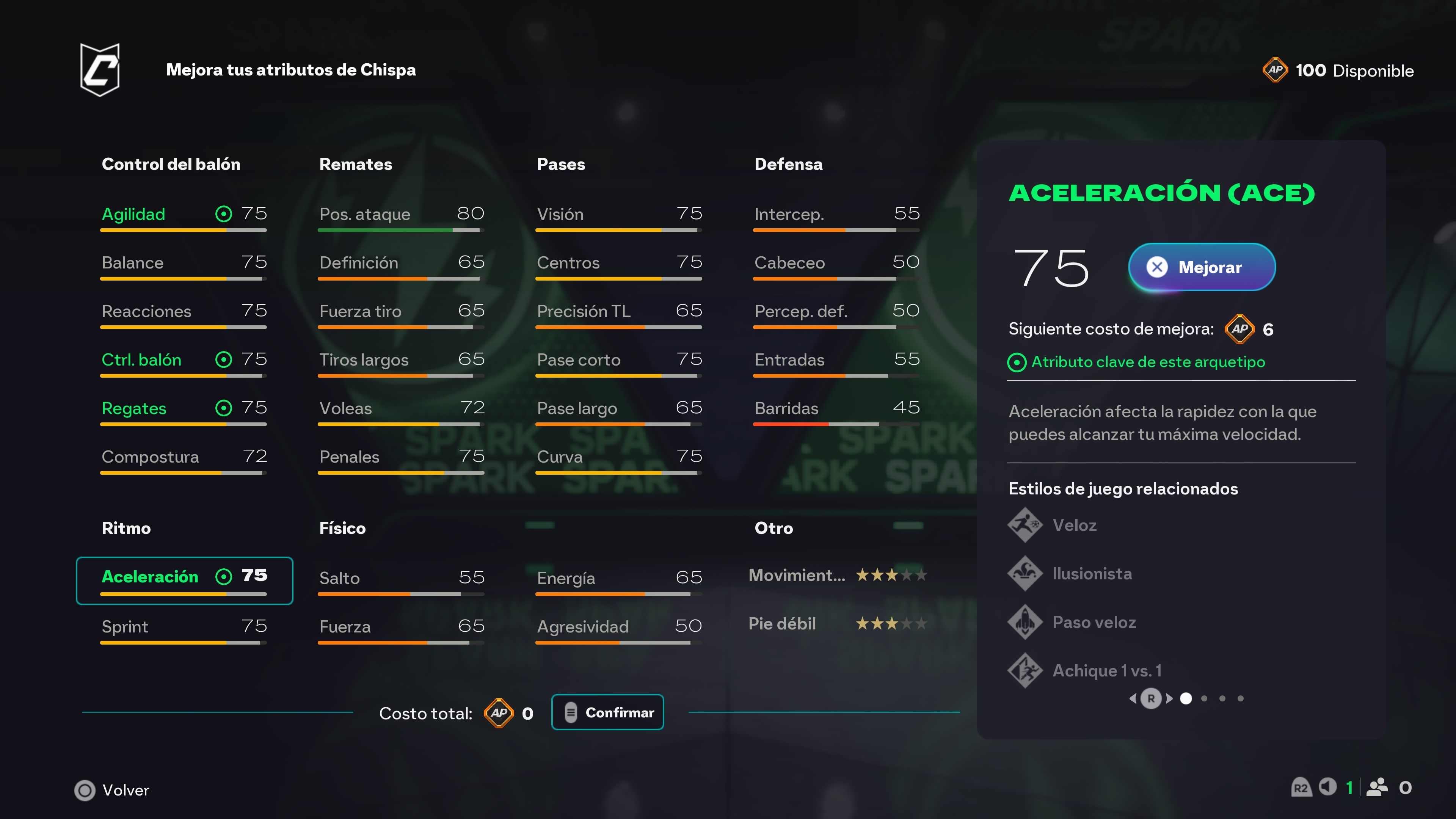Go back with the Volver option
This screenshot has width=1456, height=819.
click(x=113, y=790)
